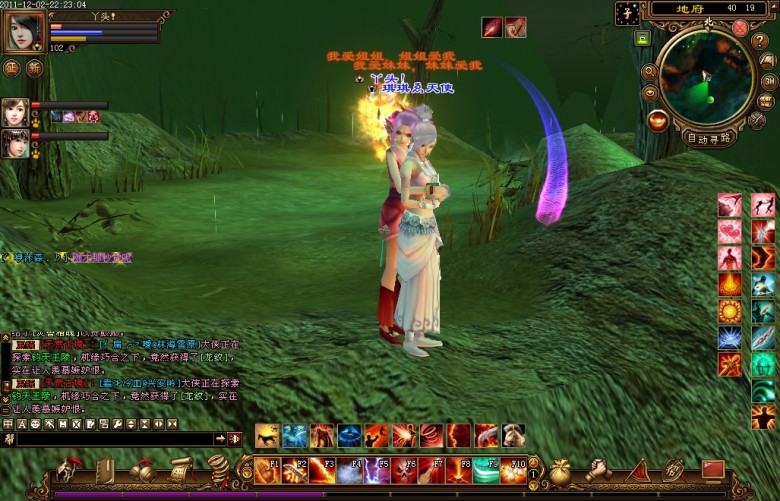
Task: Select the second party member portrait
Action: pyautogui.click(x=15, y=142)
